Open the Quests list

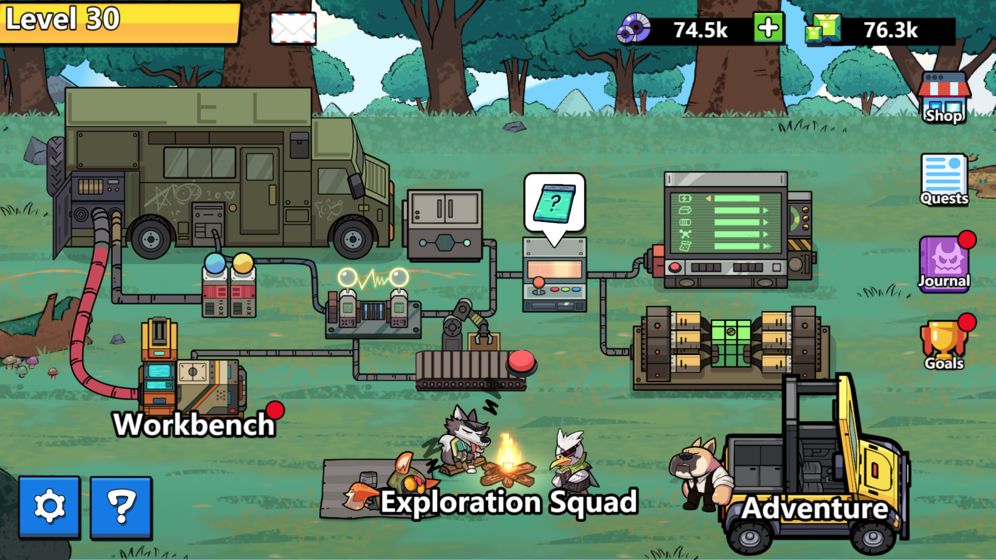[x=944, y=180]
